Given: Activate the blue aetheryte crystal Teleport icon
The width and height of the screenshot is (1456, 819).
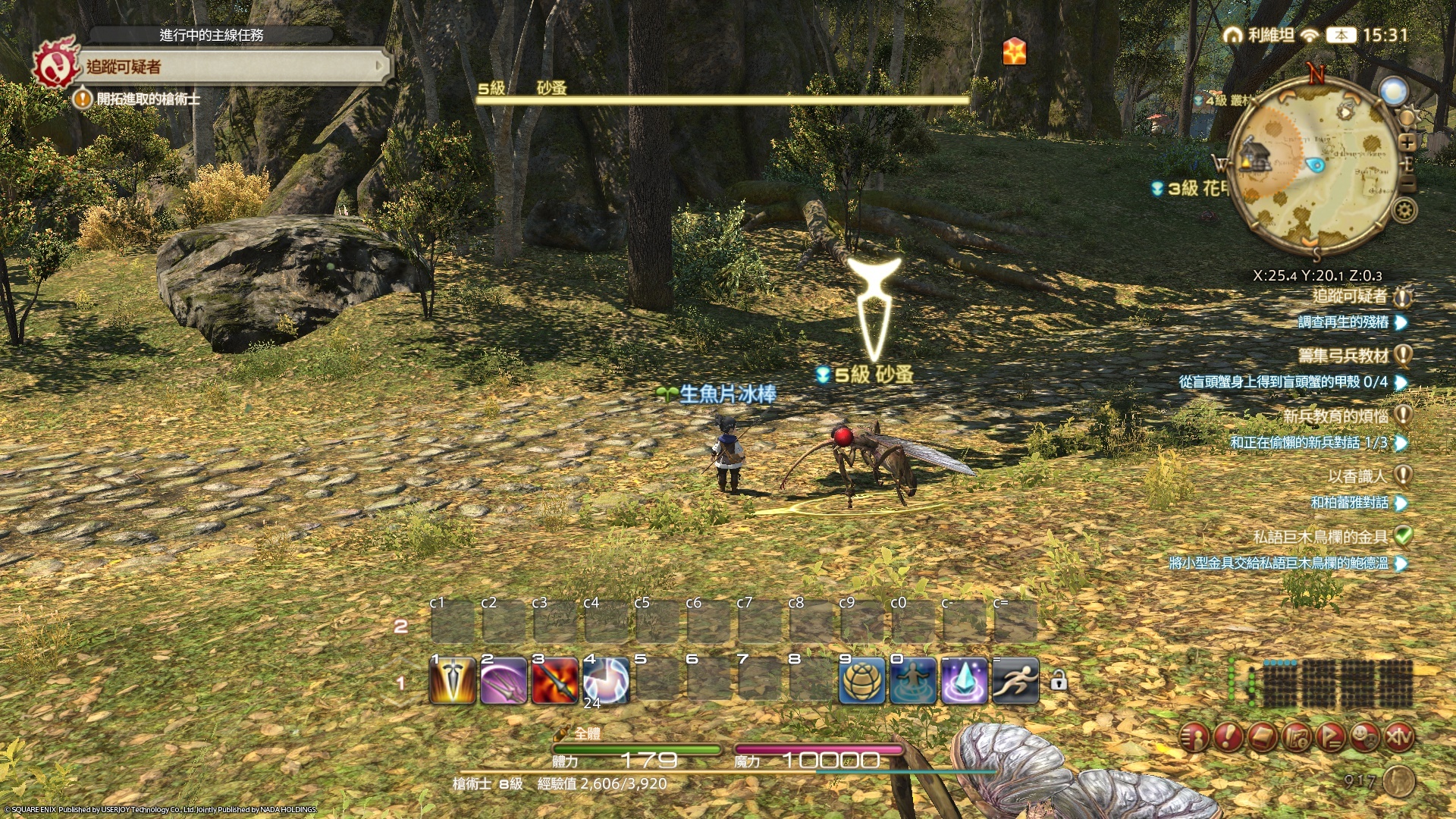Looking at the screenshot, I should [x=964, y=681].
